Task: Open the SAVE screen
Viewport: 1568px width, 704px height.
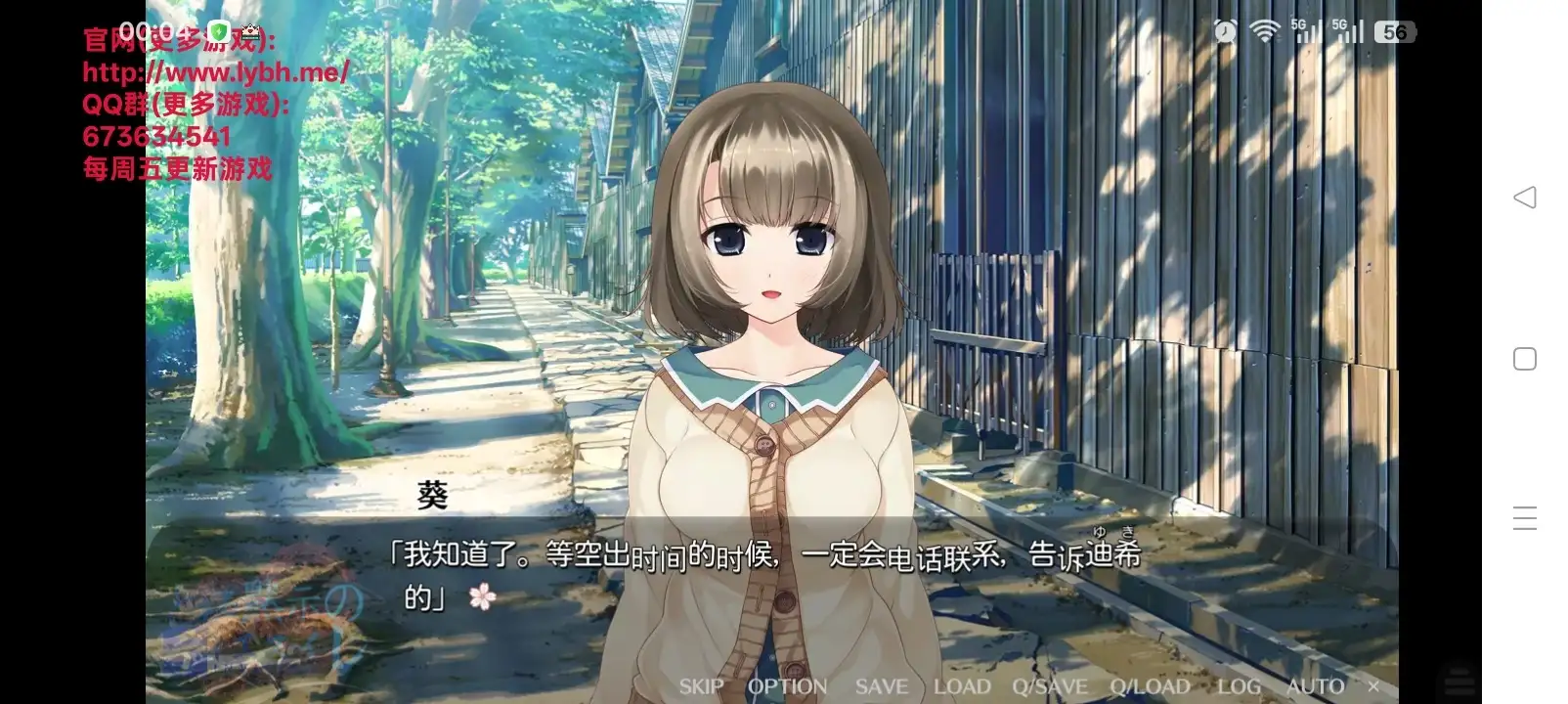Action: coord(881,686)
